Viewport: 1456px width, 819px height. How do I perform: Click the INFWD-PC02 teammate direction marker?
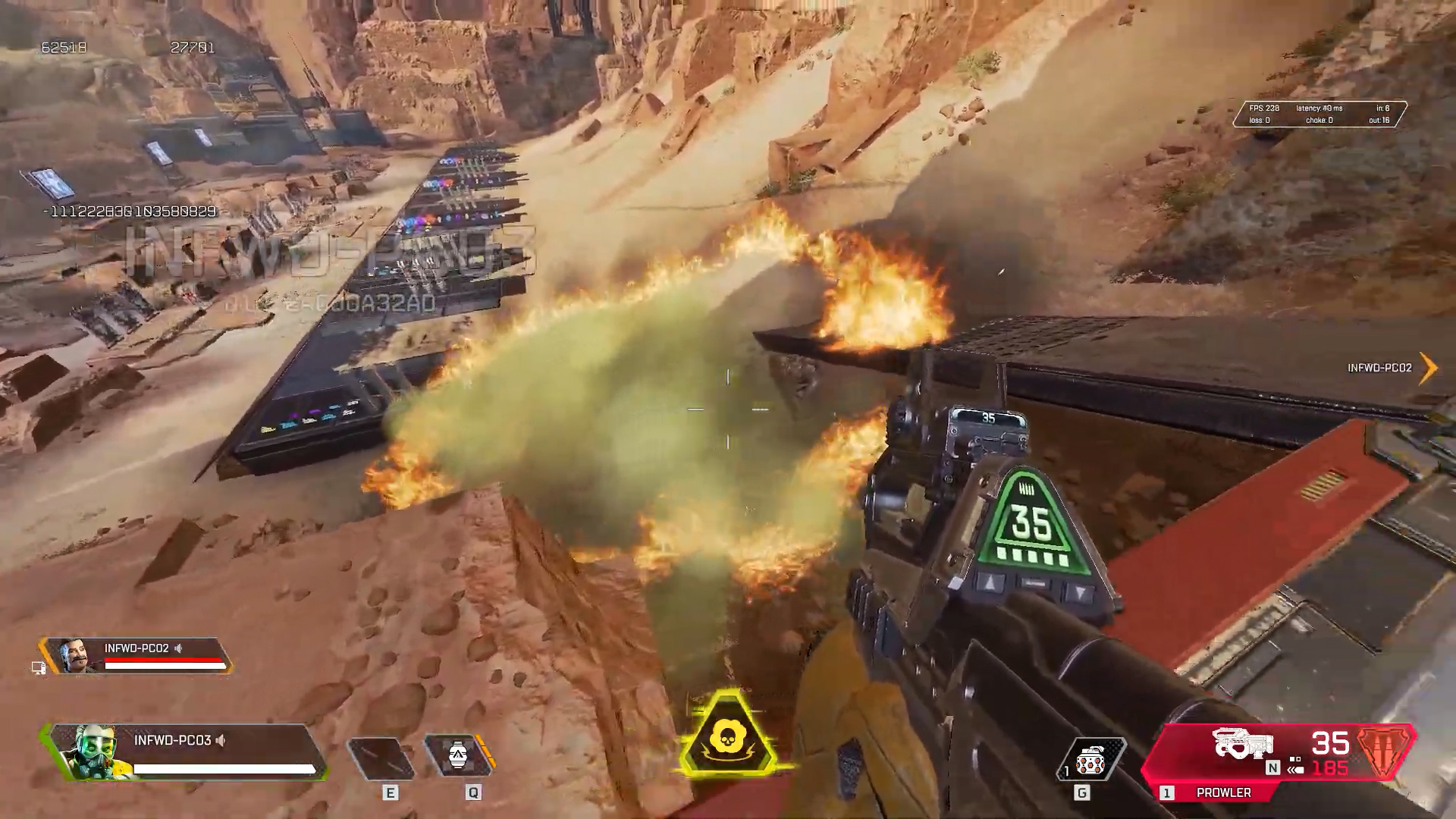click(x=1428, y=368)
